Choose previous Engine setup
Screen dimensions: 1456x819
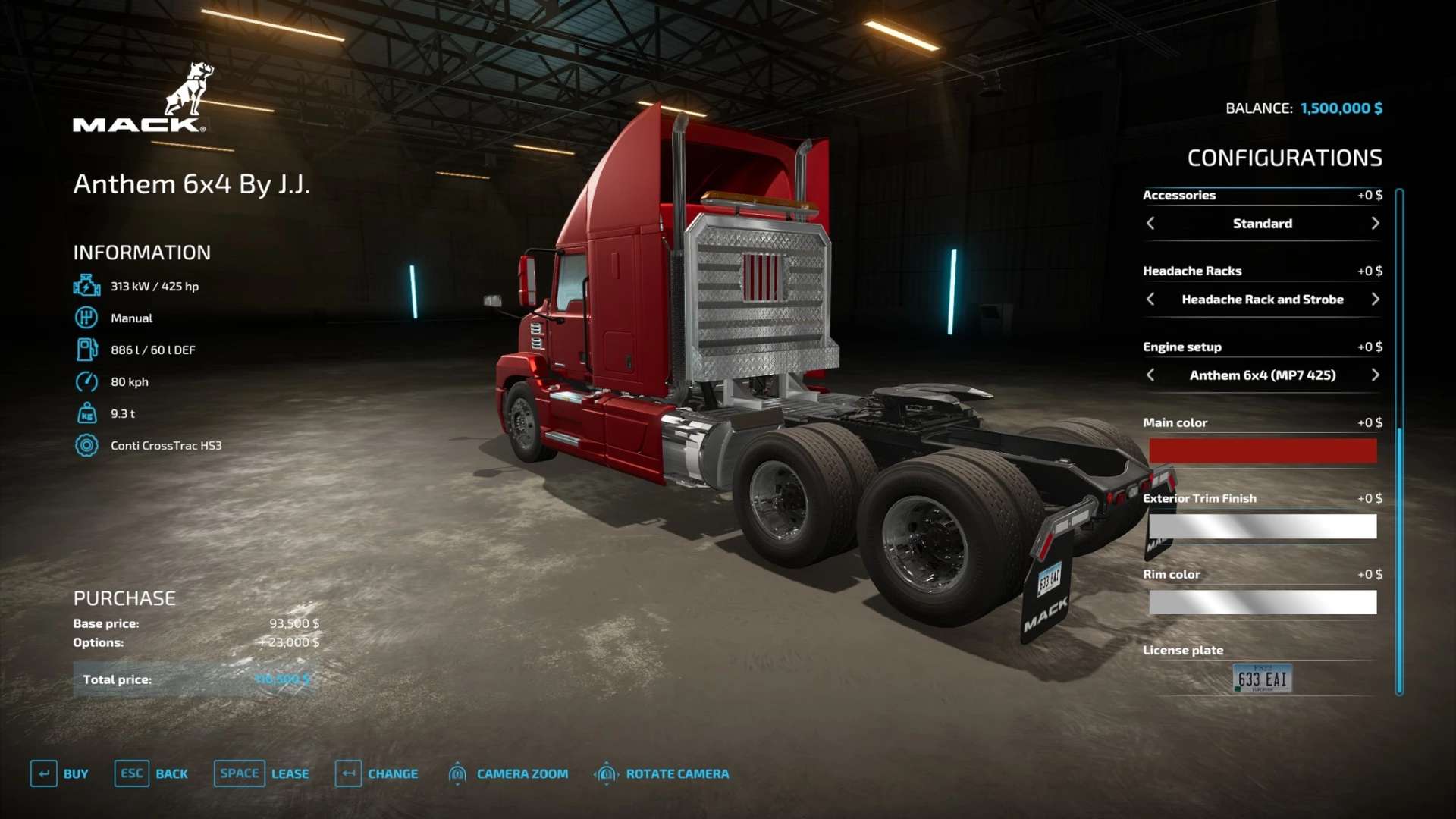[1150, 375]
